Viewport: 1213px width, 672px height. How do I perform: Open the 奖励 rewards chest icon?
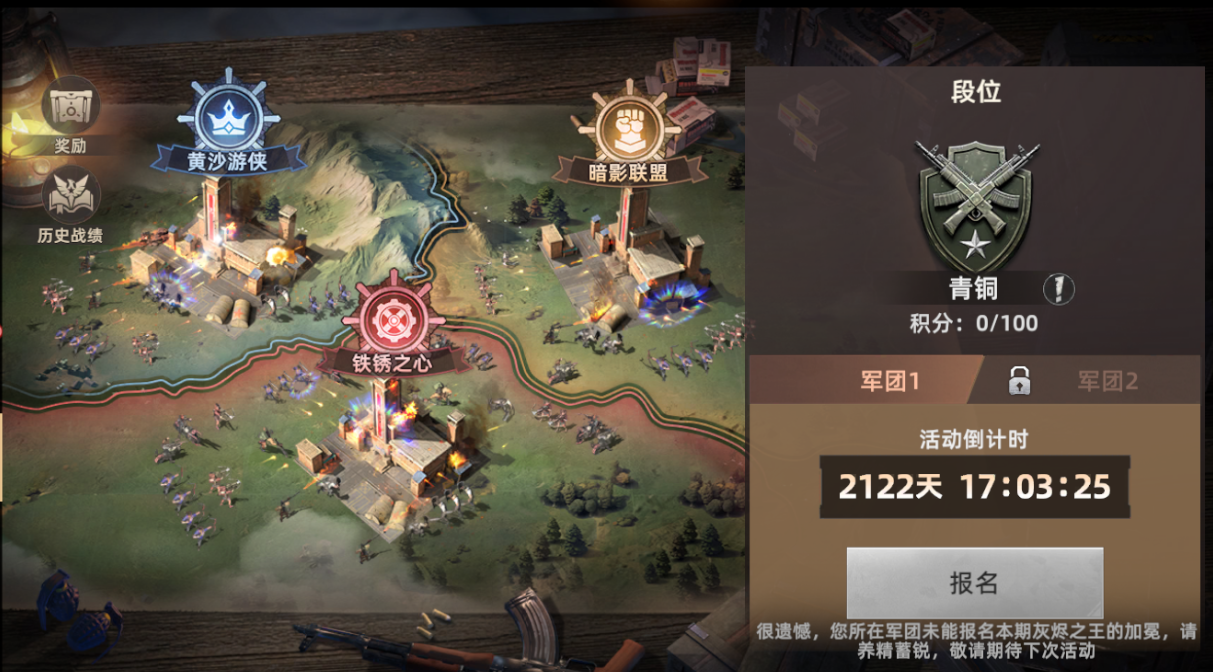70,106
